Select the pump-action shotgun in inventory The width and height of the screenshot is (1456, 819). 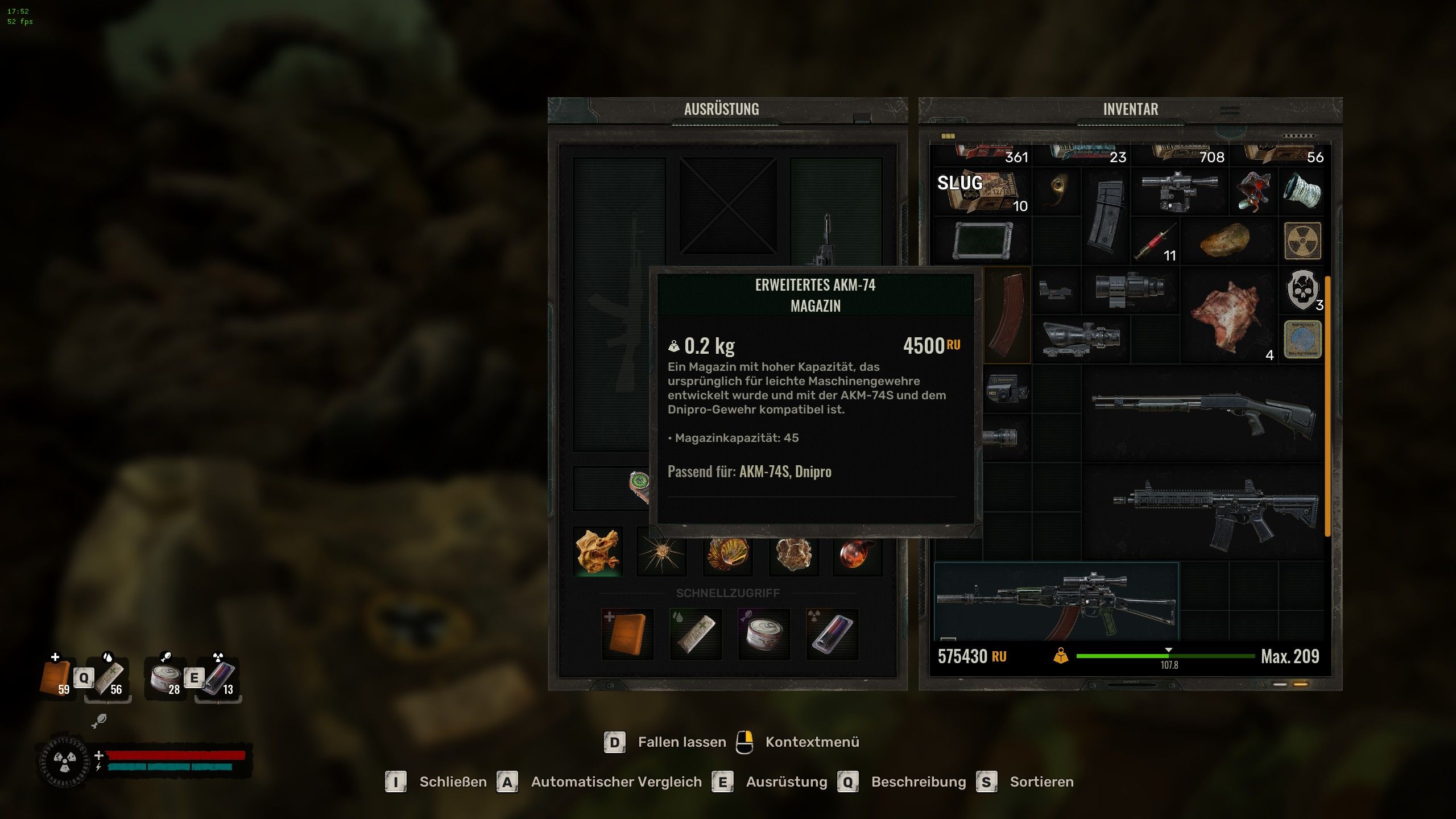tap(1203, 413)
